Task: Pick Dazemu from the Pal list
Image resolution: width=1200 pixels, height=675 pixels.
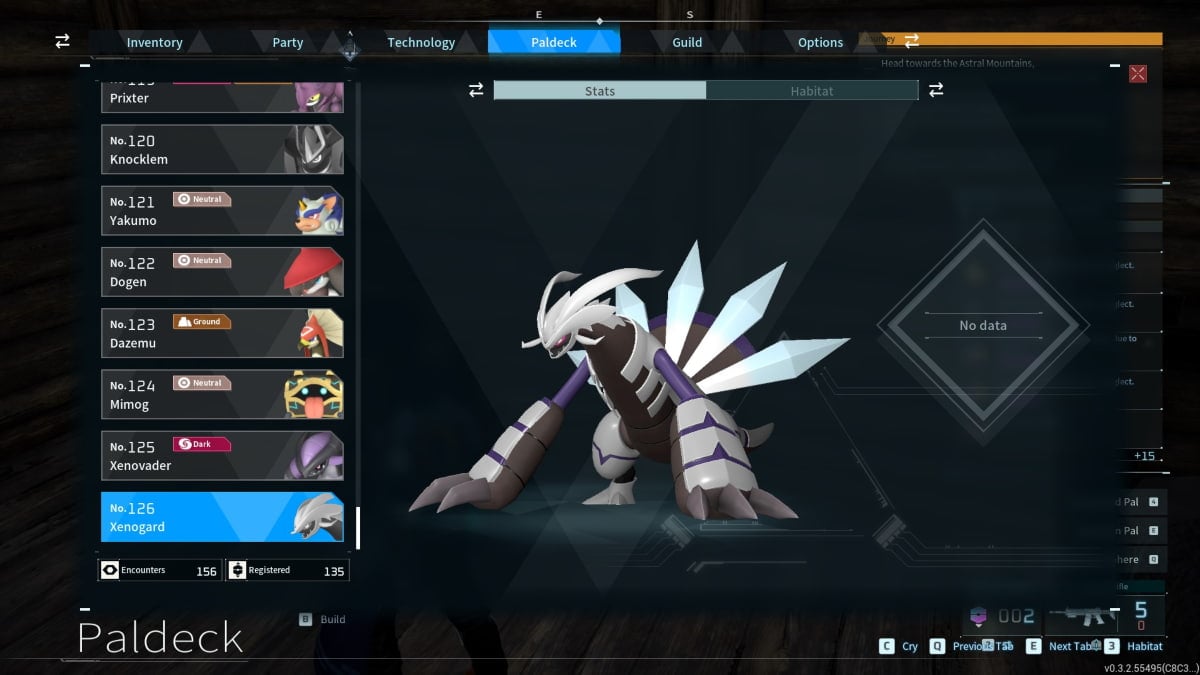Action: 222,333
